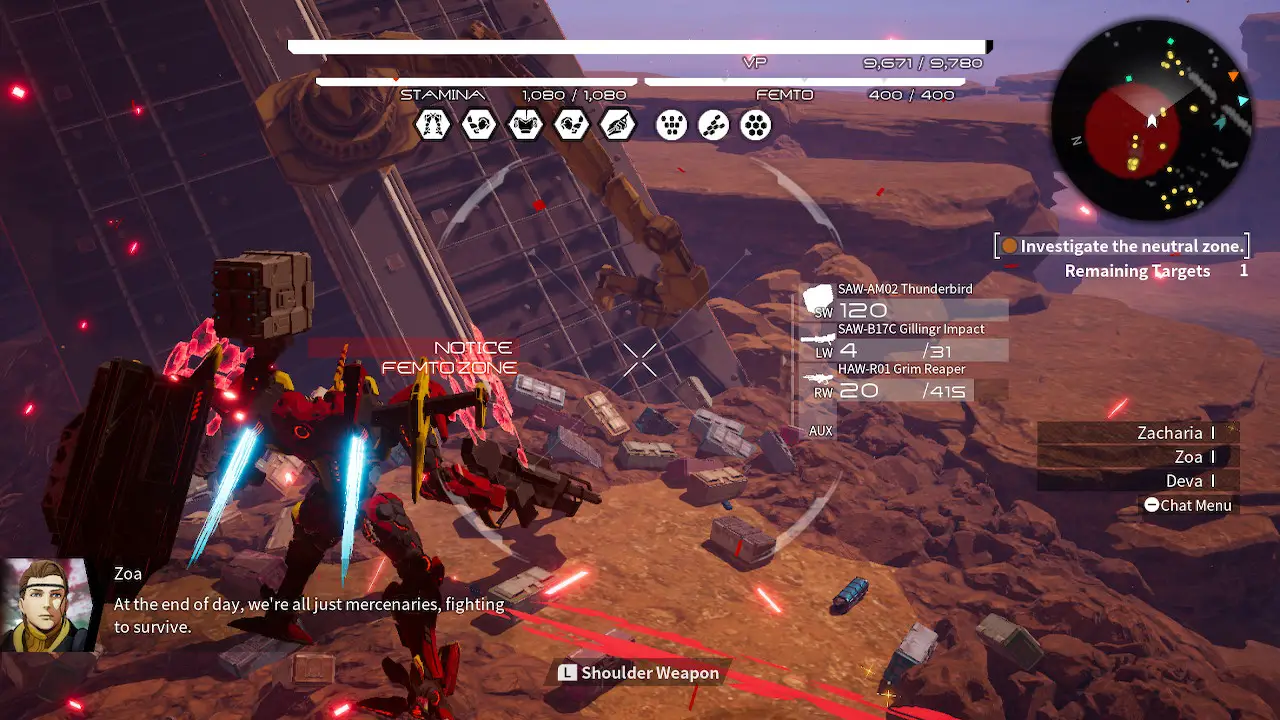Click the legs part status hexagon icon
Screen dimensions: 1280x720
point(433,125)
